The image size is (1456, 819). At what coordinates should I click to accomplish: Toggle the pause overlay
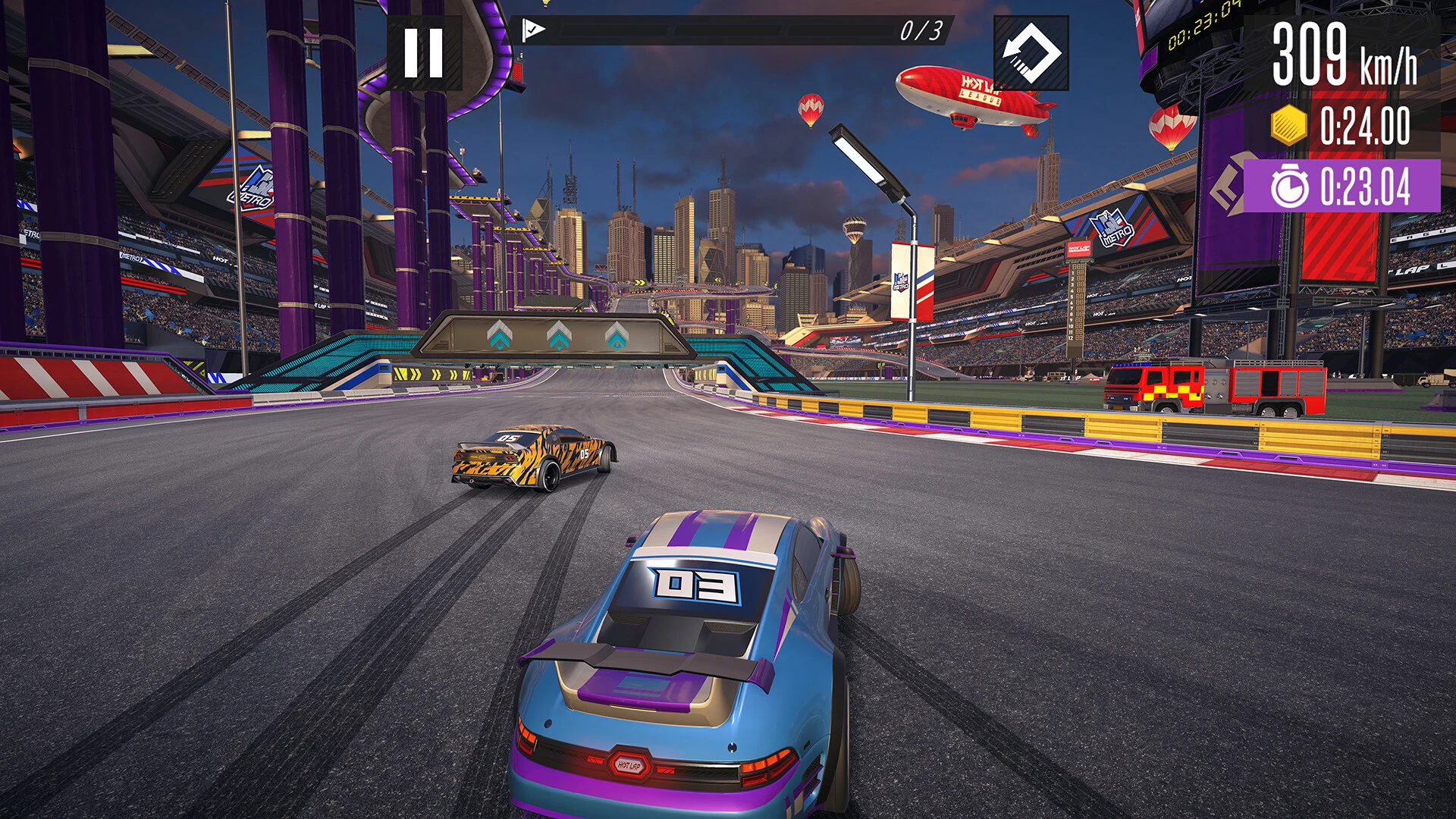pyautogui.click(x=425, y=52)
